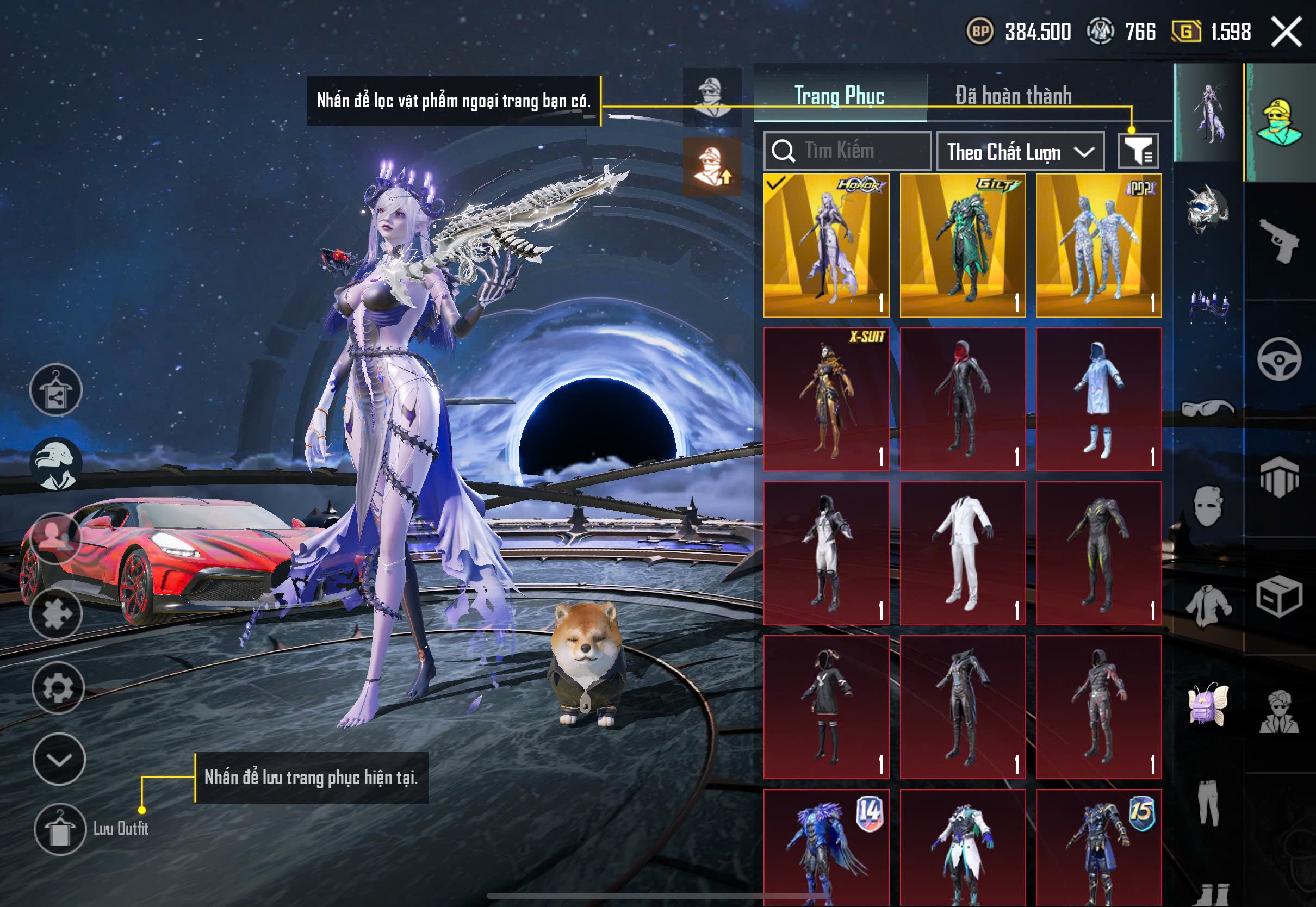Open the outfit share hanger button
The image size is (1316, 907).
point(55,390)
